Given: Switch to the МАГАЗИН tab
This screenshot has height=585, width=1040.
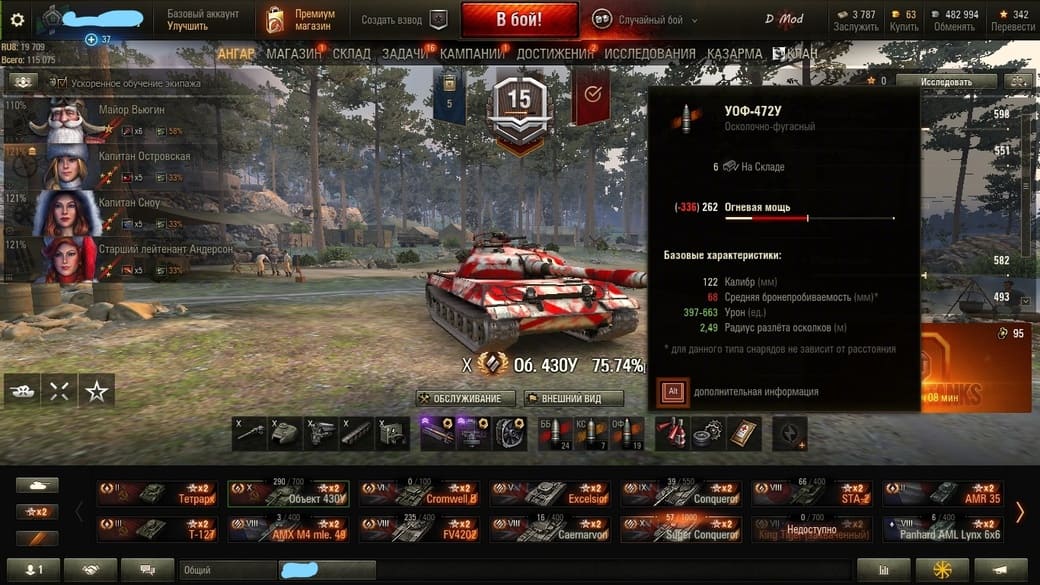Looking at the screenshot, I should click(x=293, y=53).
